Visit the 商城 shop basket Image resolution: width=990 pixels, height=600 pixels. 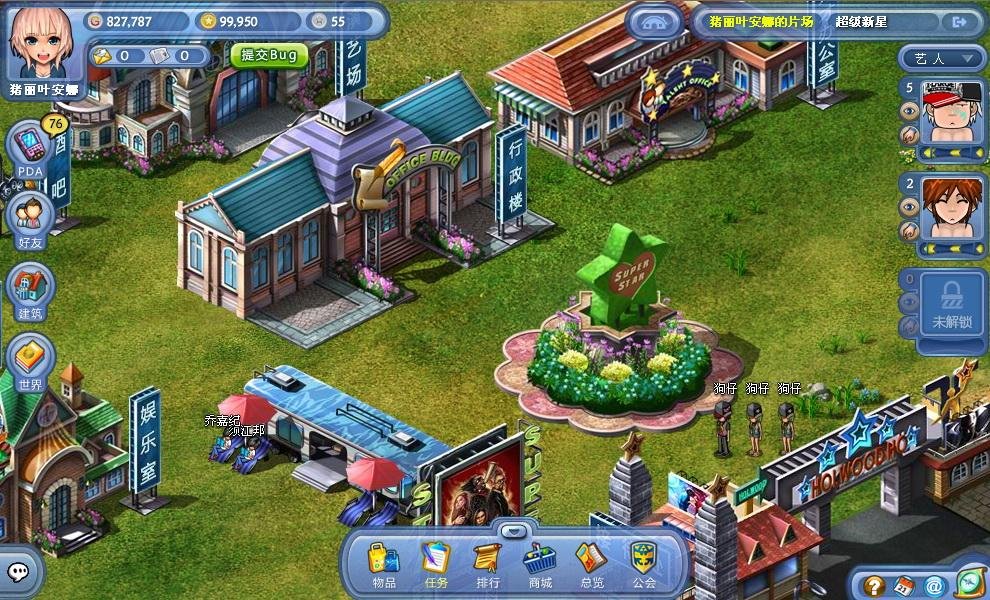pos(540,561)
